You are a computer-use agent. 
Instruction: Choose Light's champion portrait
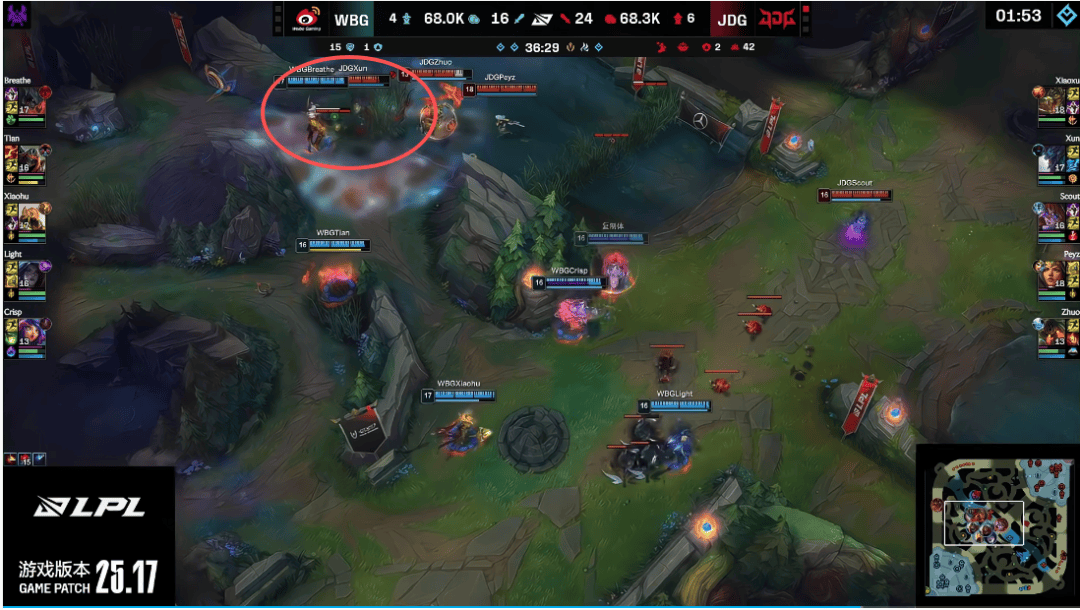33,275
